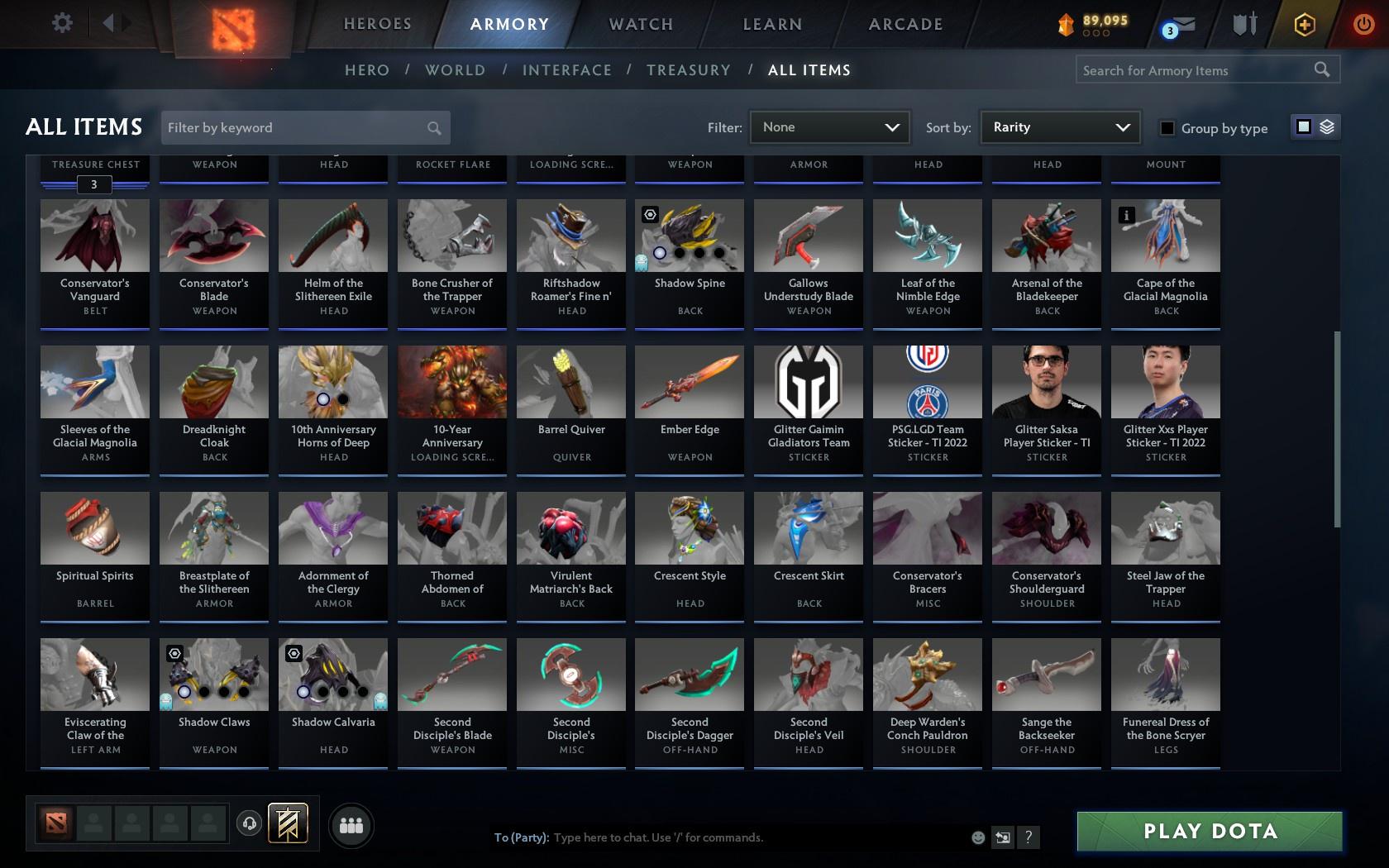Screen dimensions: 1389x868
Task: Click the download arrow near party slots
Action: pos(250,823)
